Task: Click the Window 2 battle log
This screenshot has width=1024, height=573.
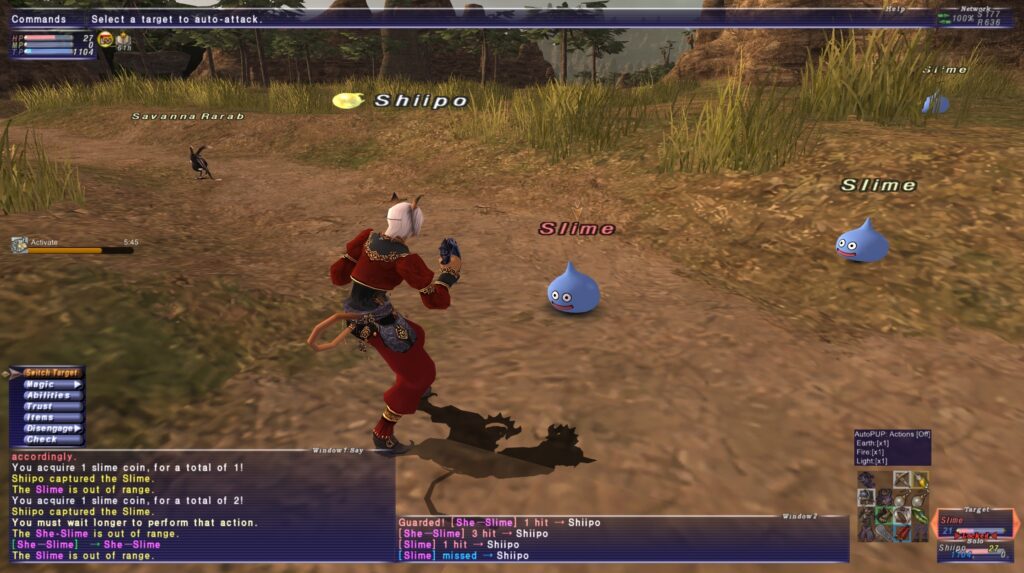Action: point(622,539)
